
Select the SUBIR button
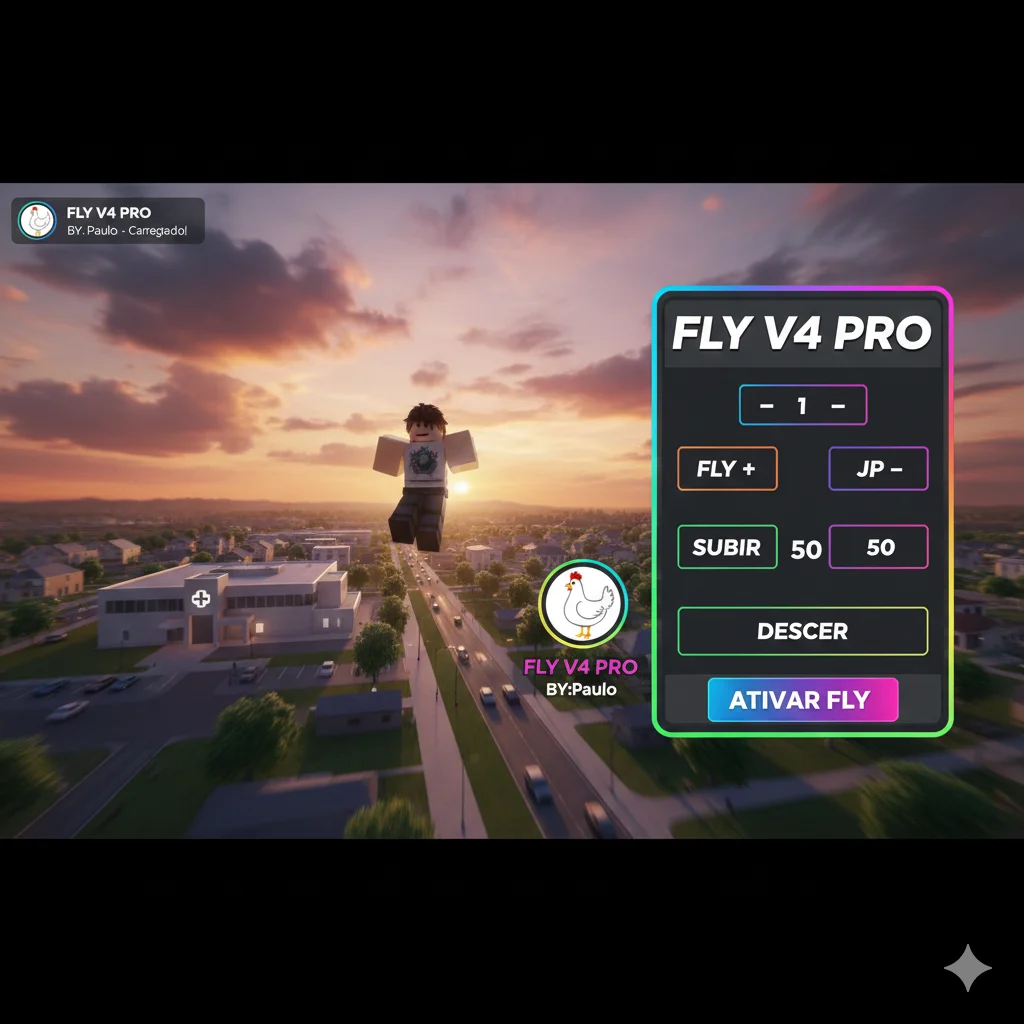pyautogui.click(x=727, y=547)
